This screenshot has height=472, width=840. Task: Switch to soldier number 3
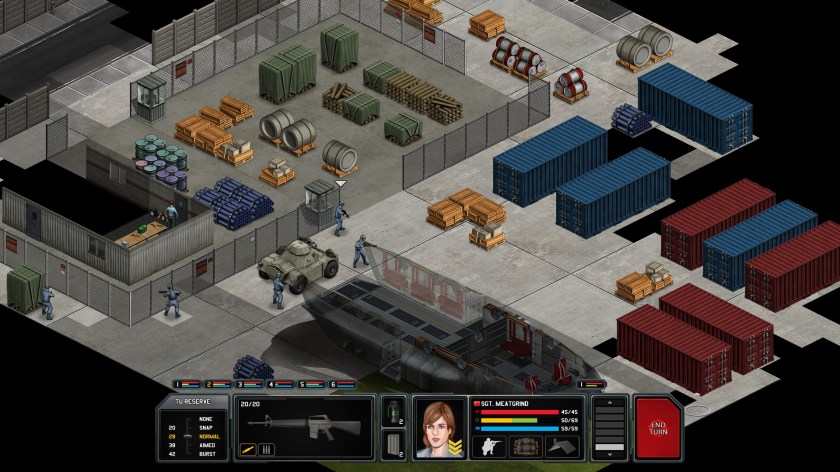pos(251,384)
